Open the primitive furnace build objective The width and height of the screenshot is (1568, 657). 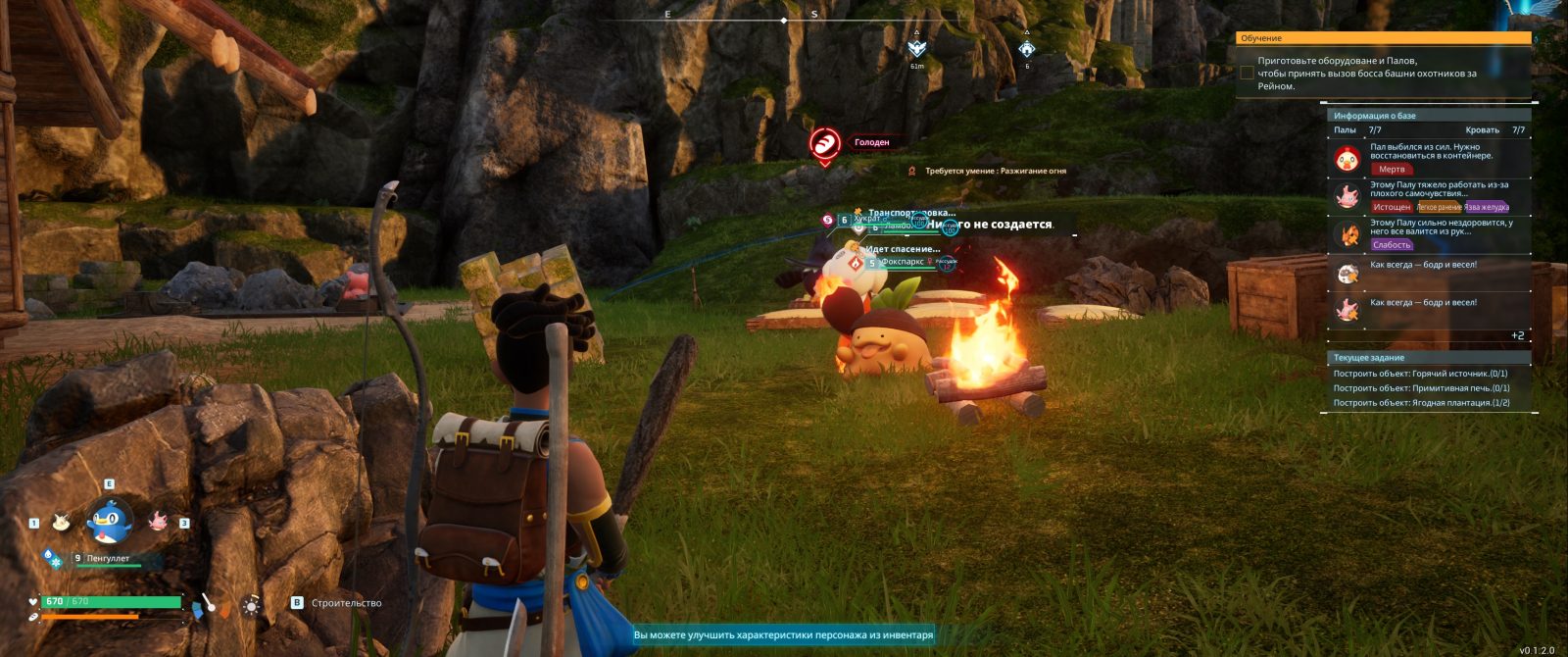tap(1421, 388)
